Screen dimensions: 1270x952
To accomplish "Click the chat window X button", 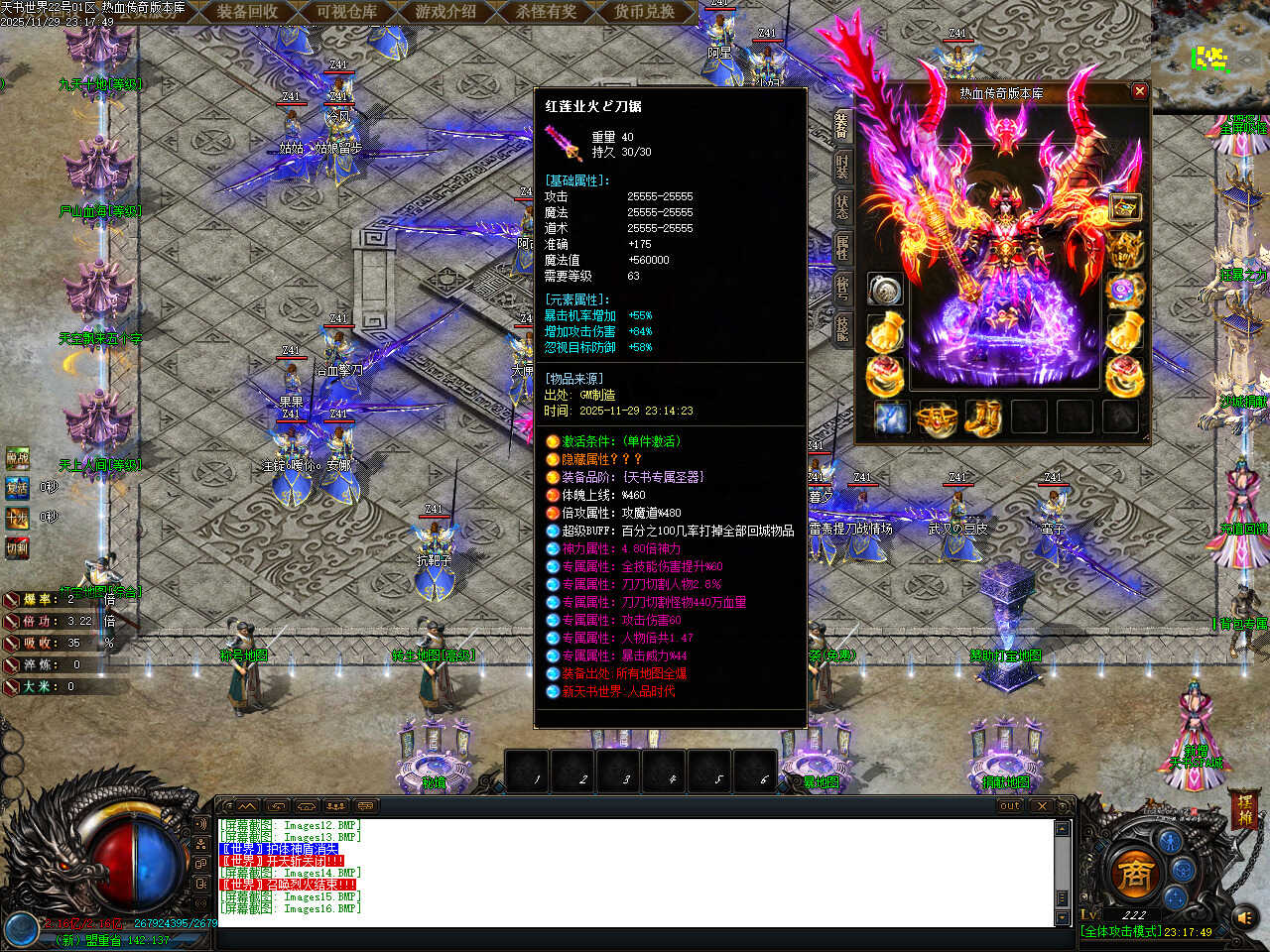I will coord(1041,806).
